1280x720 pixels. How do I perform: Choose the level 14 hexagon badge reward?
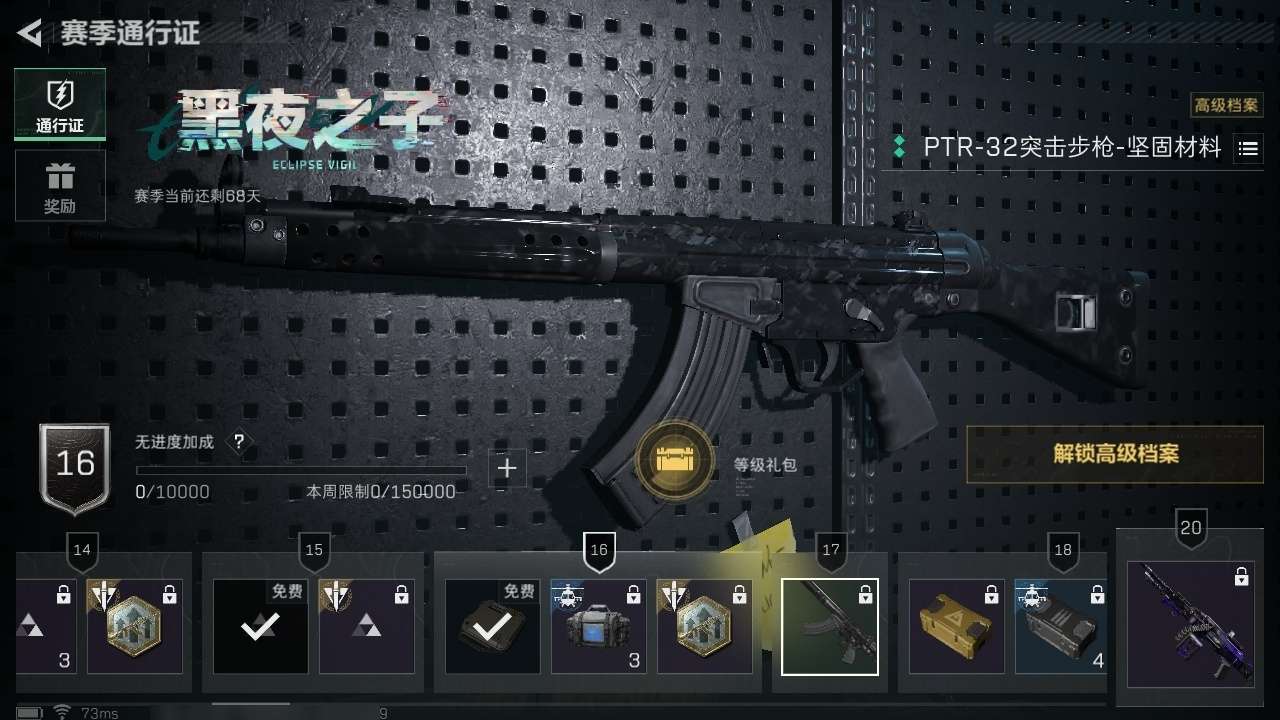(x=135, y=627)
